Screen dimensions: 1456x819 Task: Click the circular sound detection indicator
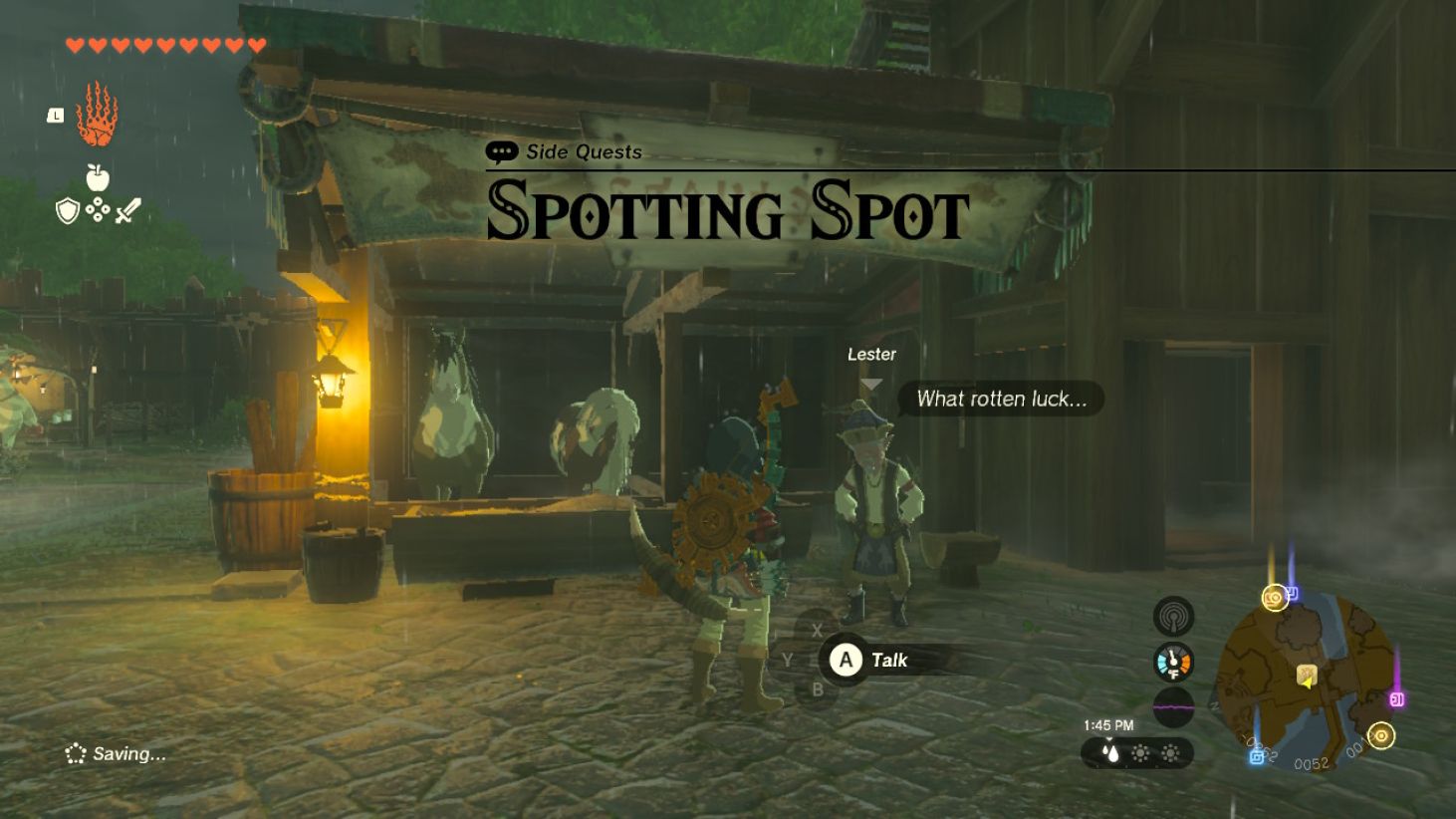pyautogui.click(x=1173, y=616)
